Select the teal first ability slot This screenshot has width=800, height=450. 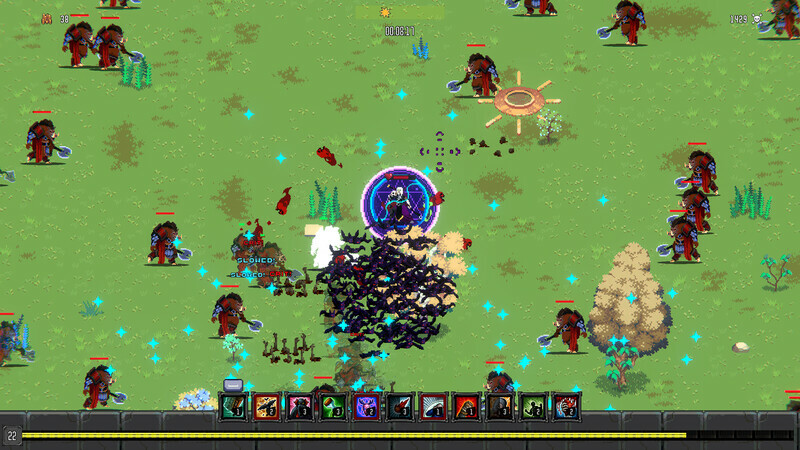point(233,405)
